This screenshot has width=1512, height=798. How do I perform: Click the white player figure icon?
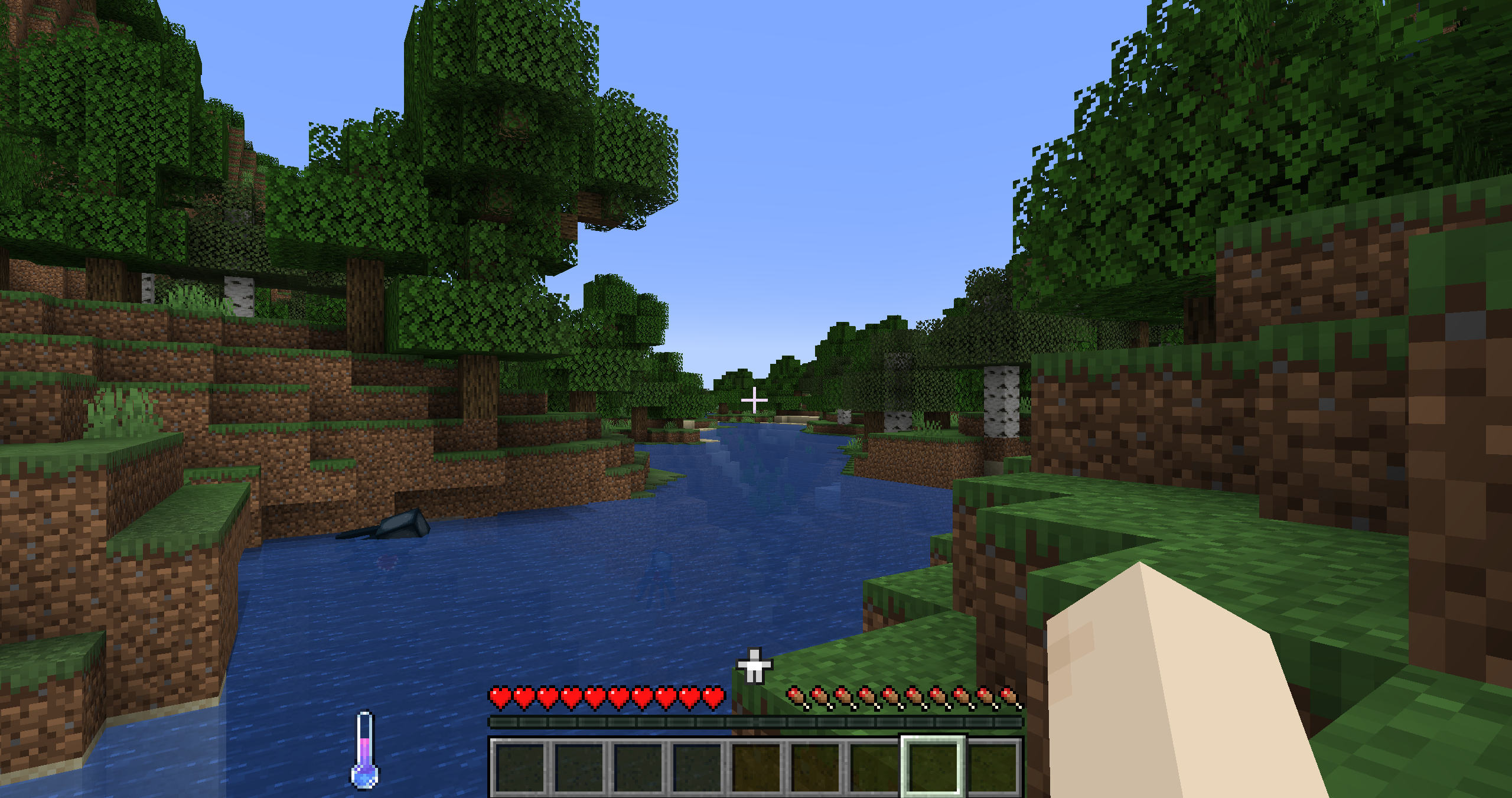coord(754,666)
